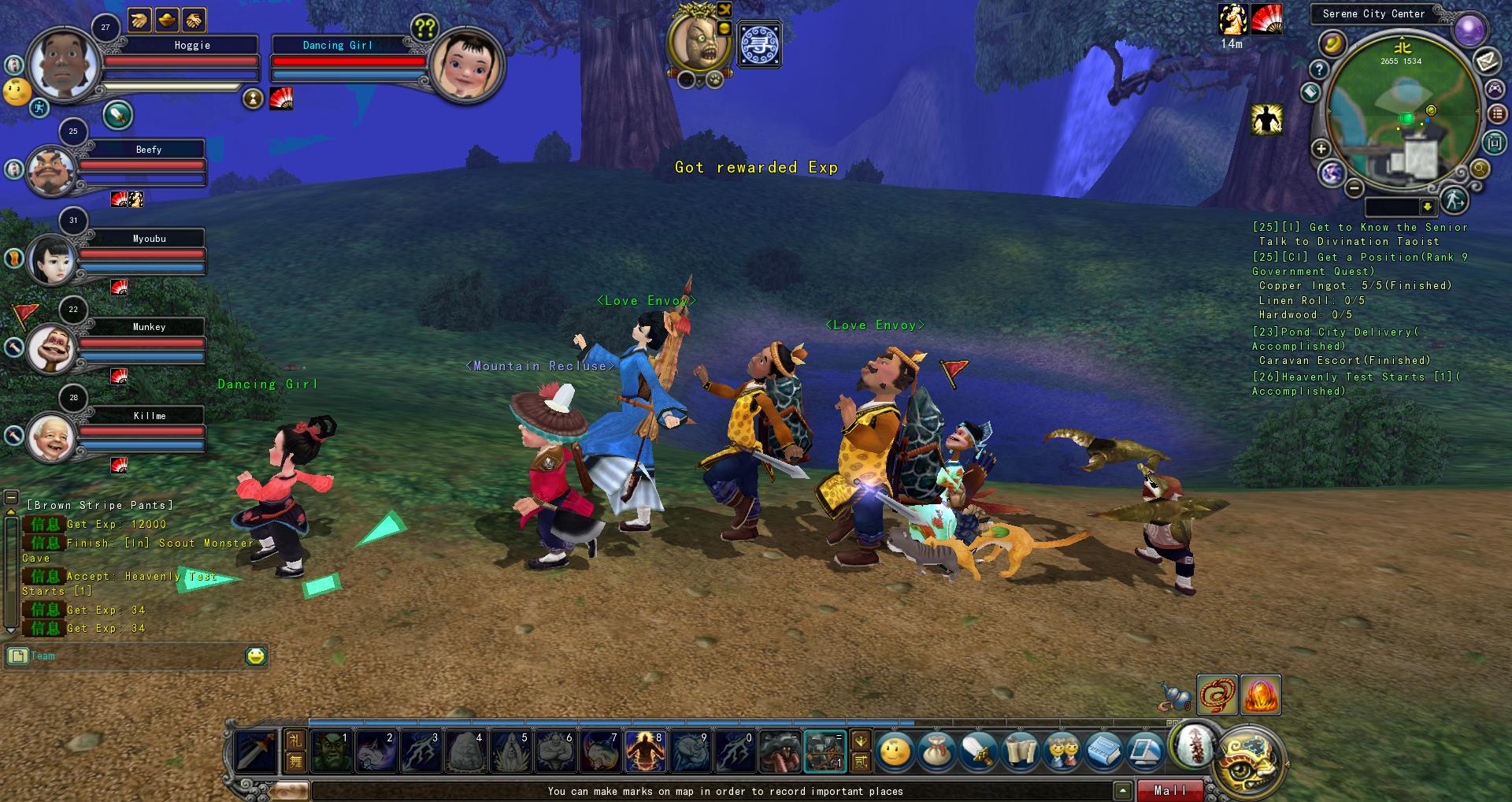The height and width of the screenshot is (802, 1512).
Task: Select party member Myoubu's portrait
Action: (51, 259)
